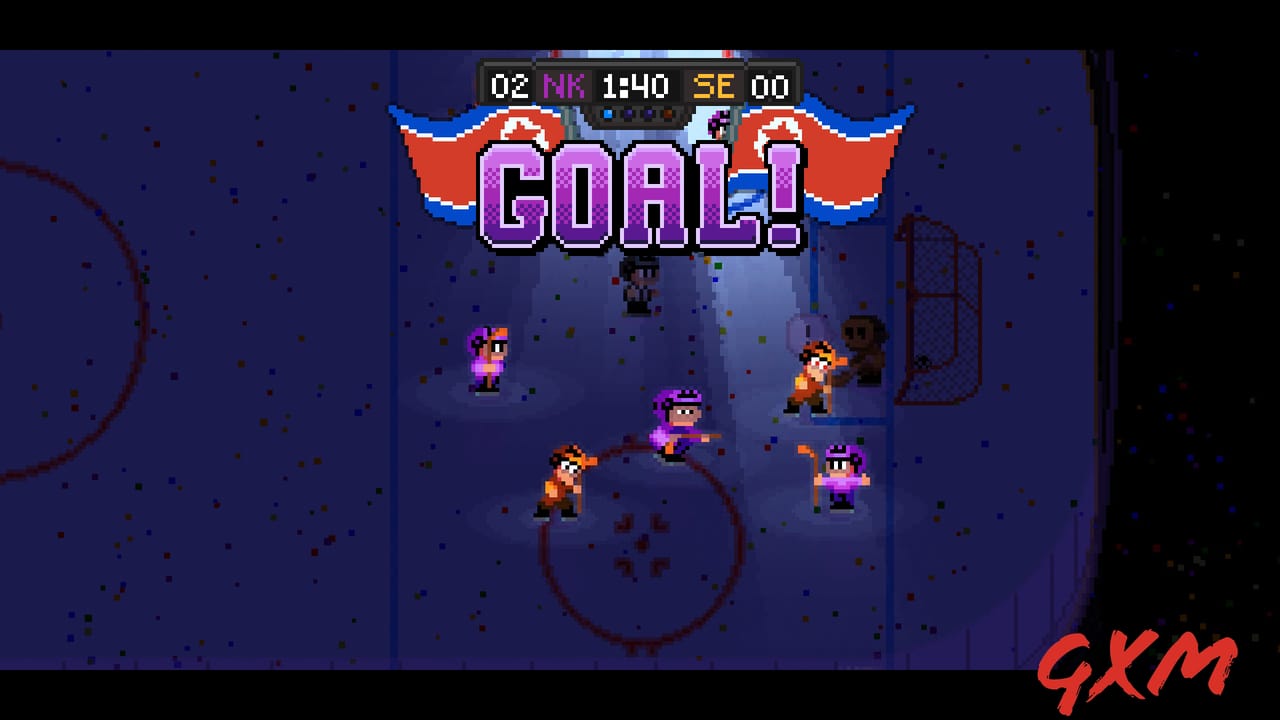The width and height of the screenshot is (1280, 720).
Task: Select the goalkeeper standing in the crease
Action: point(862,340)
